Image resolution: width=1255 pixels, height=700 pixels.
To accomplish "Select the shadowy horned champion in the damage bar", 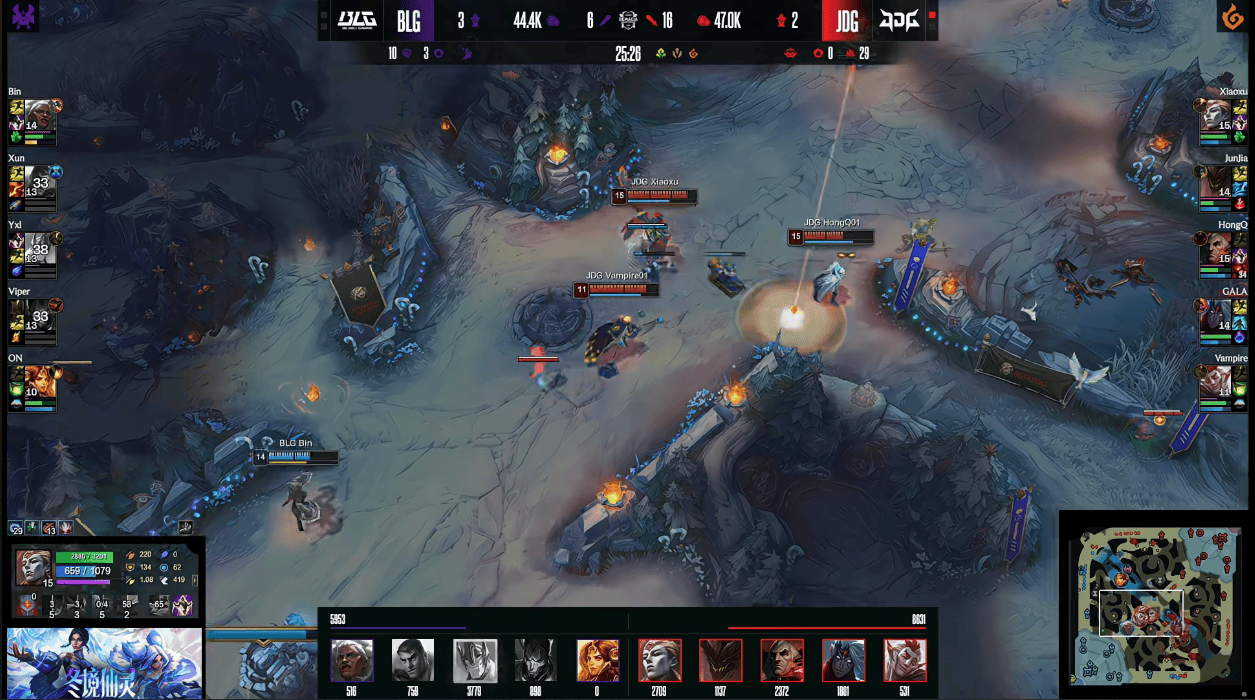I will click(721, 660).
